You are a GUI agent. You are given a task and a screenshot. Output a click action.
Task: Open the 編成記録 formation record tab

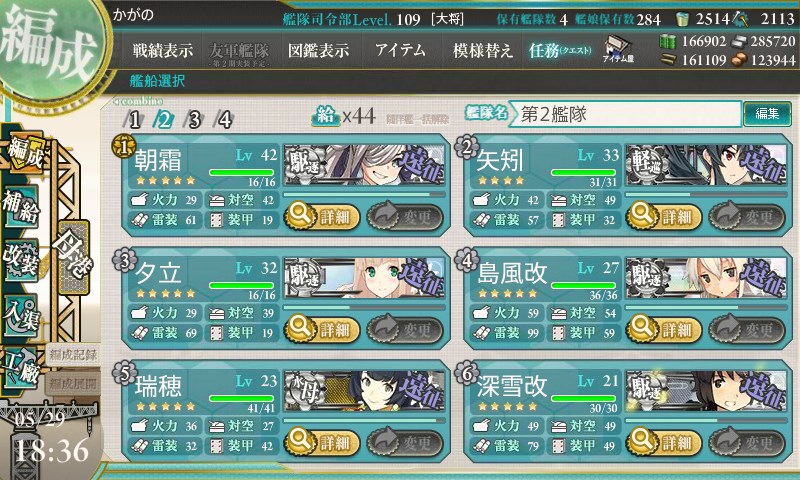72,354
